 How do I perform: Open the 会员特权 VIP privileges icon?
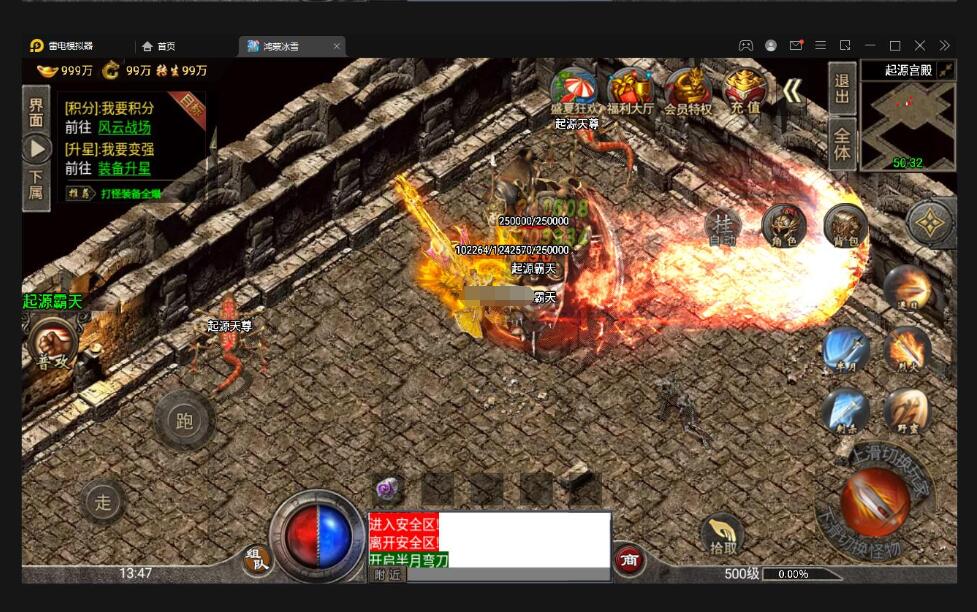pos(687,90)
